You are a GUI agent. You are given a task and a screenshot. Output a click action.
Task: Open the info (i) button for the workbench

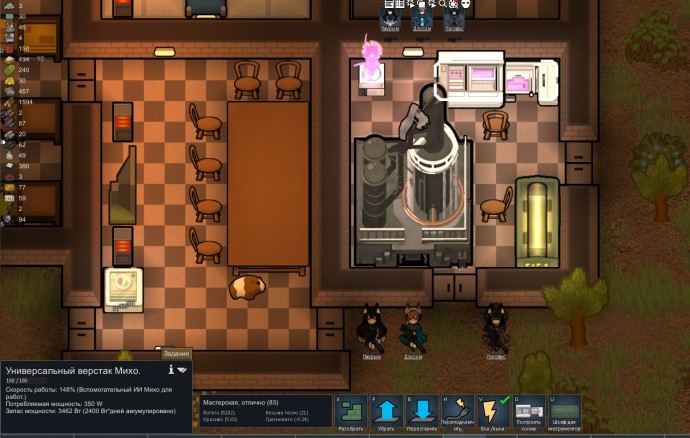(171, 370)
